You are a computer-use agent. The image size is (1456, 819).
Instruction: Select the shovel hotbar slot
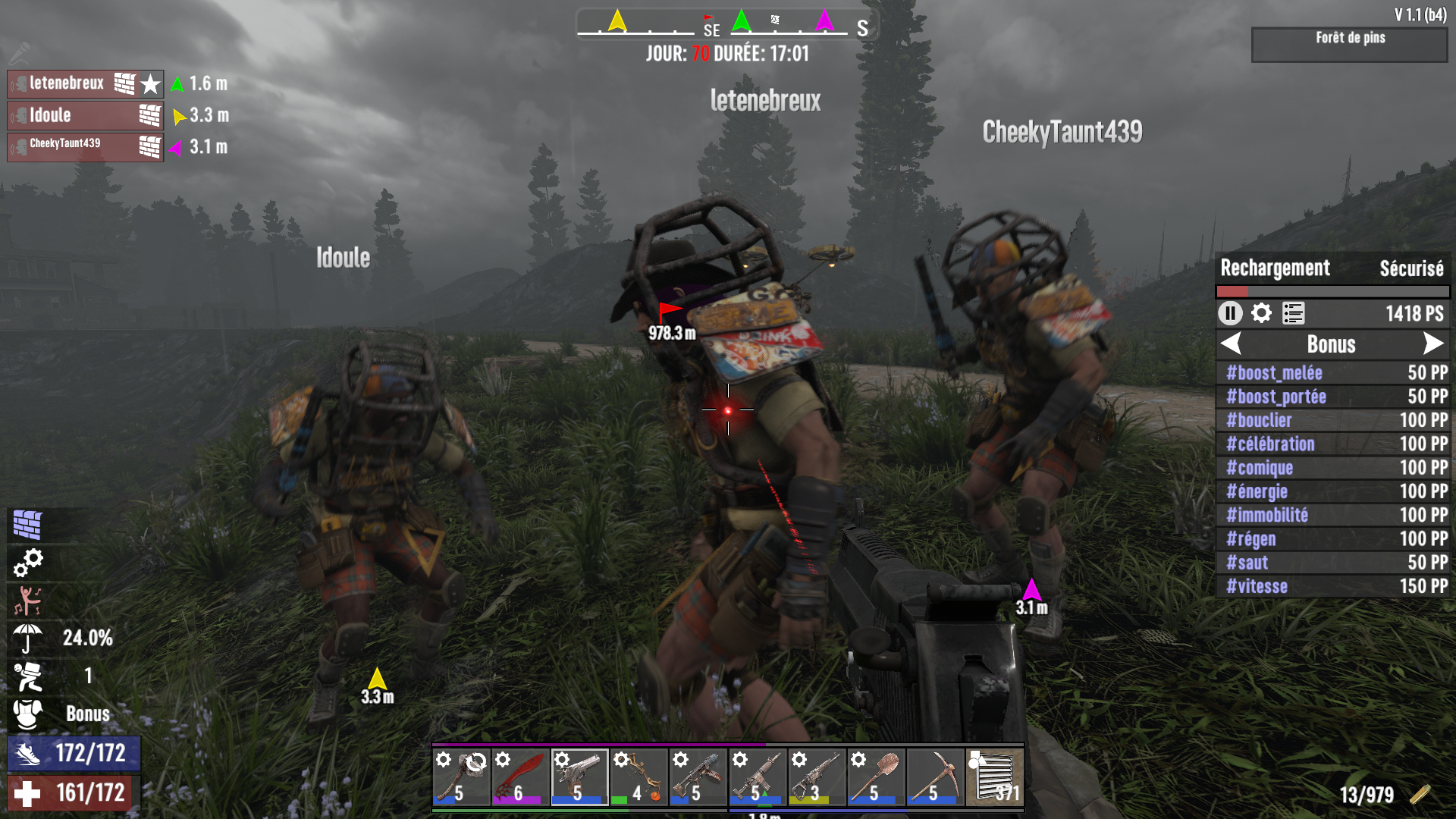coord(876,777)
